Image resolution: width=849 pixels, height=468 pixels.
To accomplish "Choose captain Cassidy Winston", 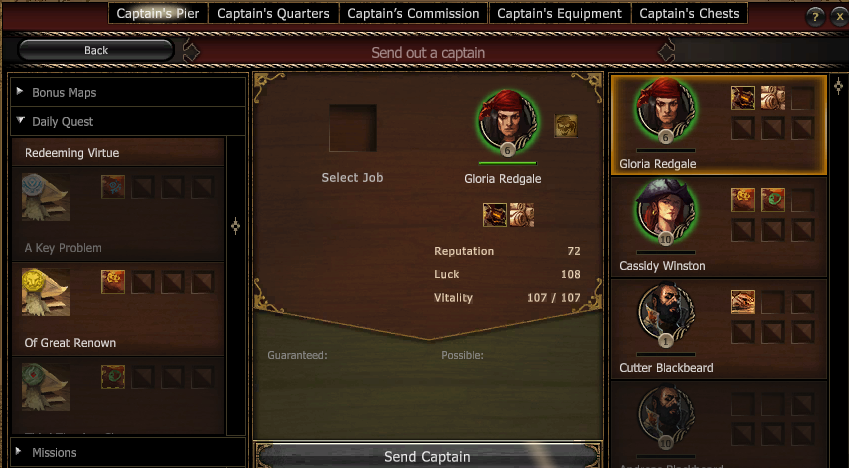I will coord(718,227).
